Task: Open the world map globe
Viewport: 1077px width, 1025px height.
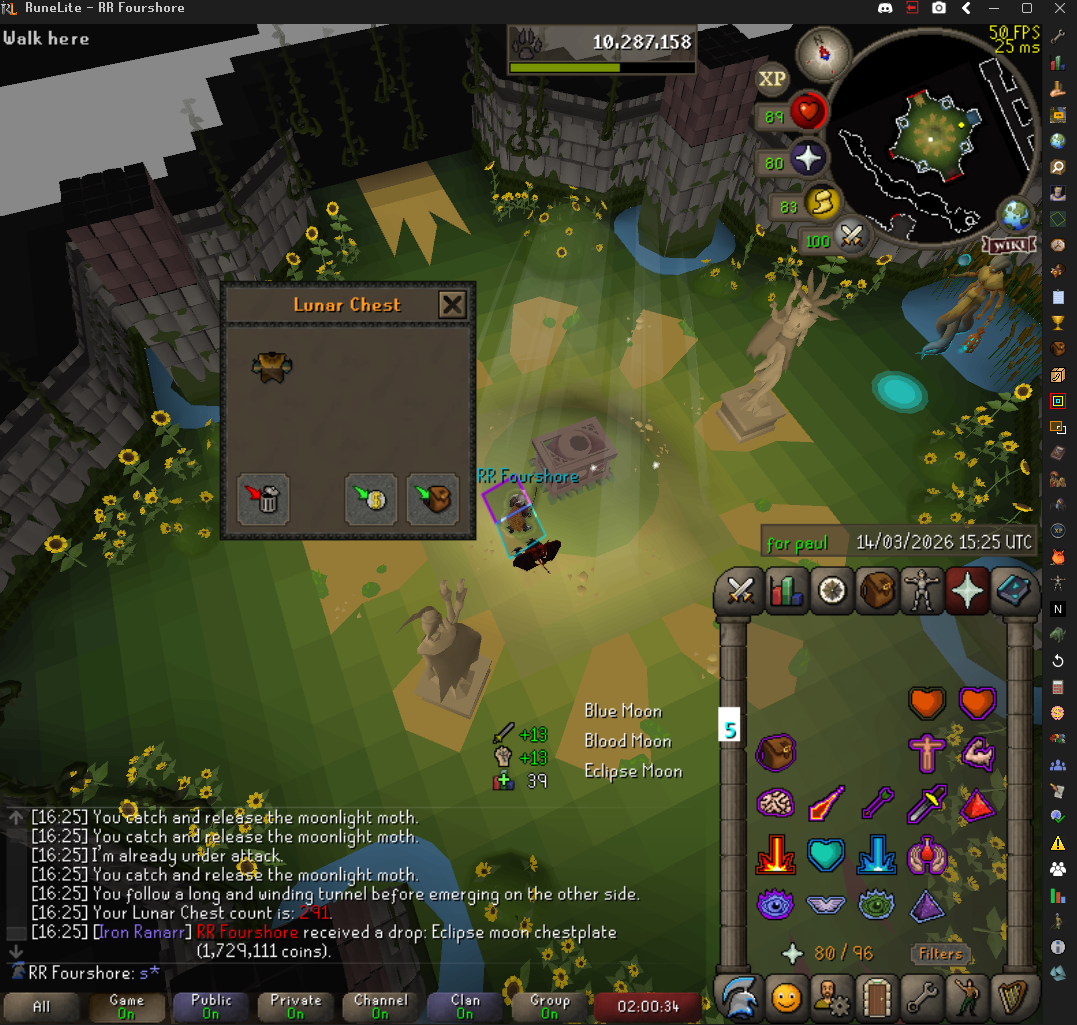Action: (1016, 216)
